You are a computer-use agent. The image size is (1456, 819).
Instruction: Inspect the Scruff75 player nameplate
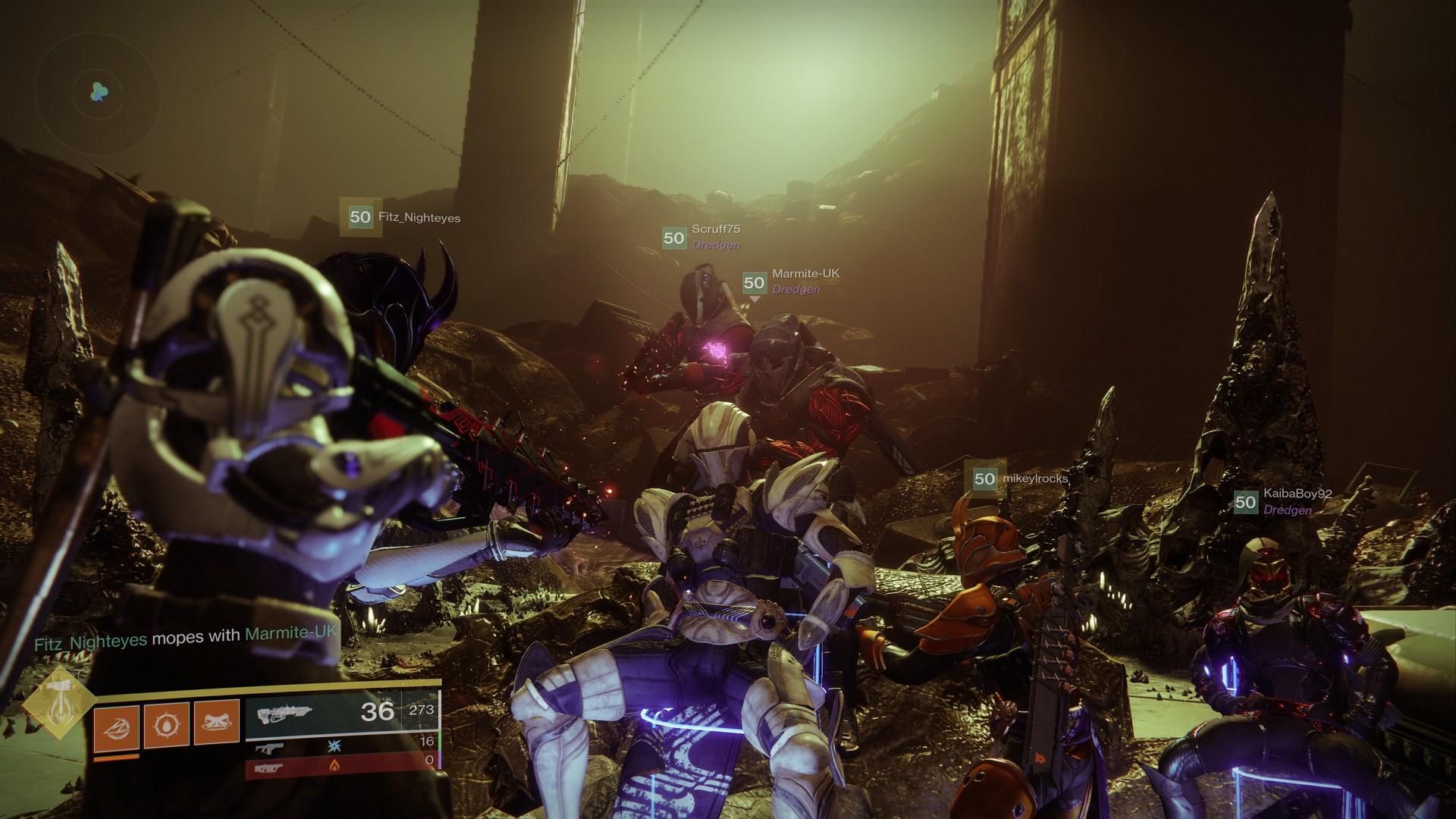701,237
